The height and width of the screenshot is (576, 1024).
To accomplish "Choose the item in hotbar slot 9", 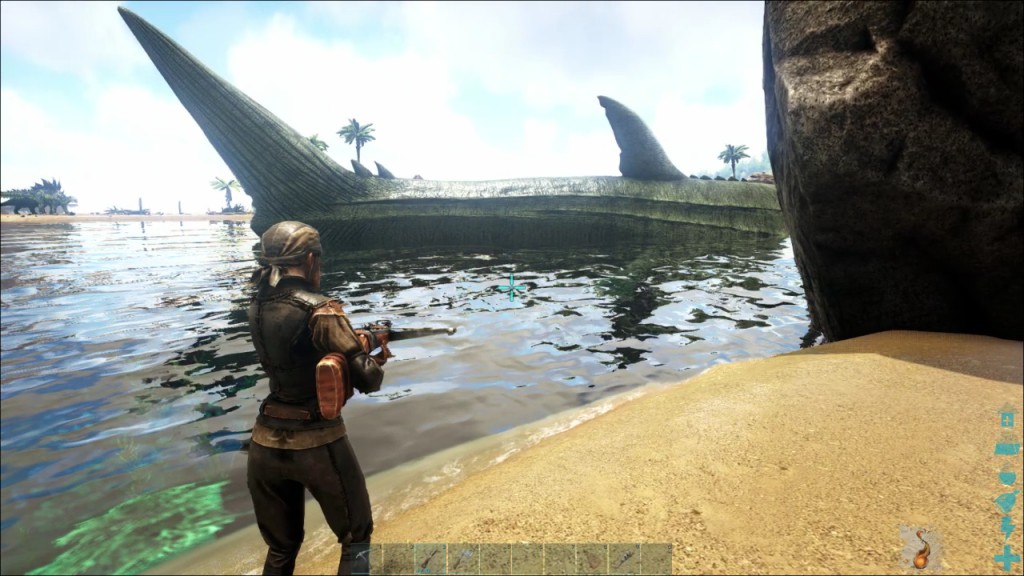I will click(623, 558).
